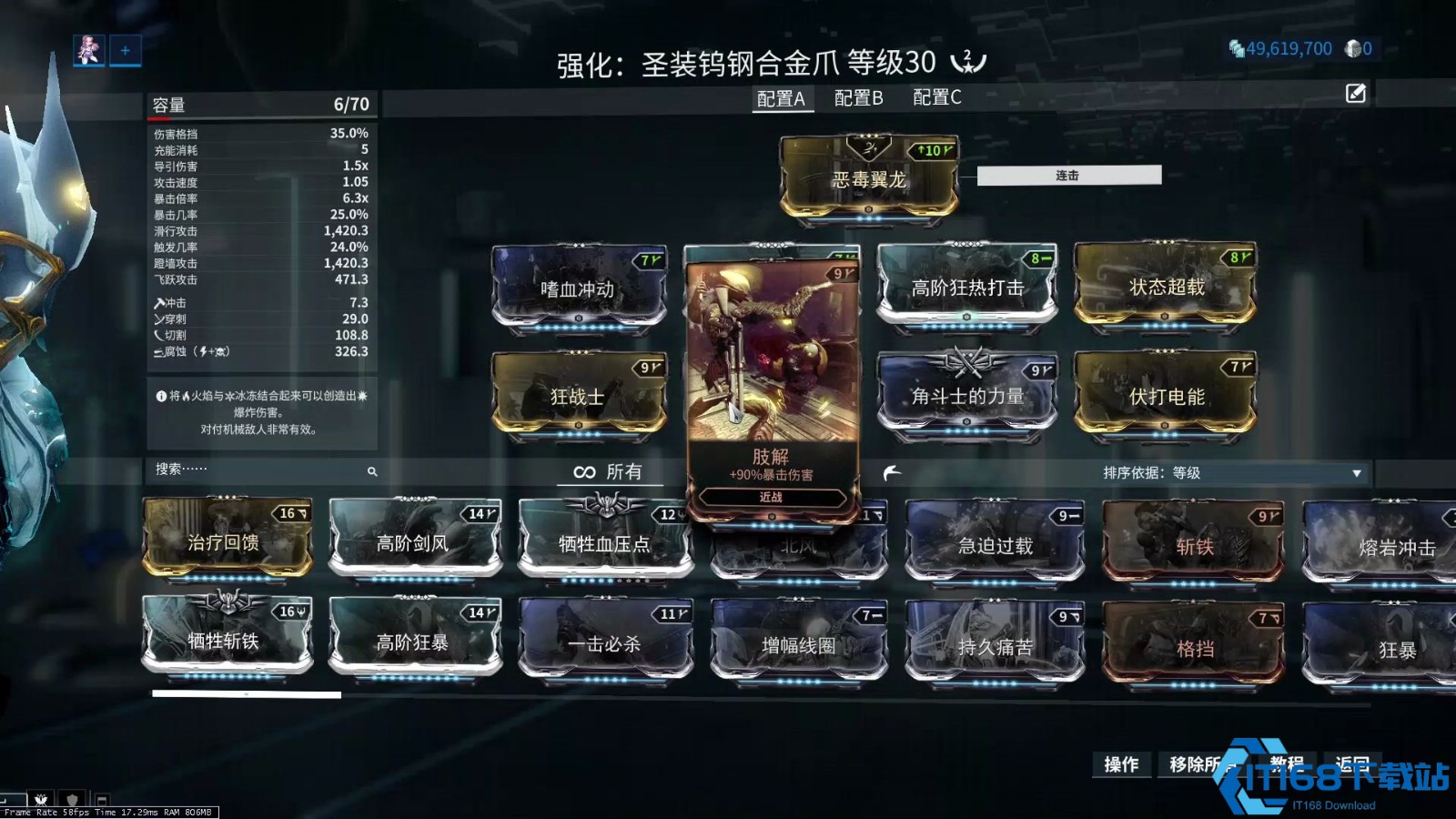Click the 容量 6/70 capacity bar
This screenshot has height=819, width=1456.
pyautogui.click(x=259, y=104)
